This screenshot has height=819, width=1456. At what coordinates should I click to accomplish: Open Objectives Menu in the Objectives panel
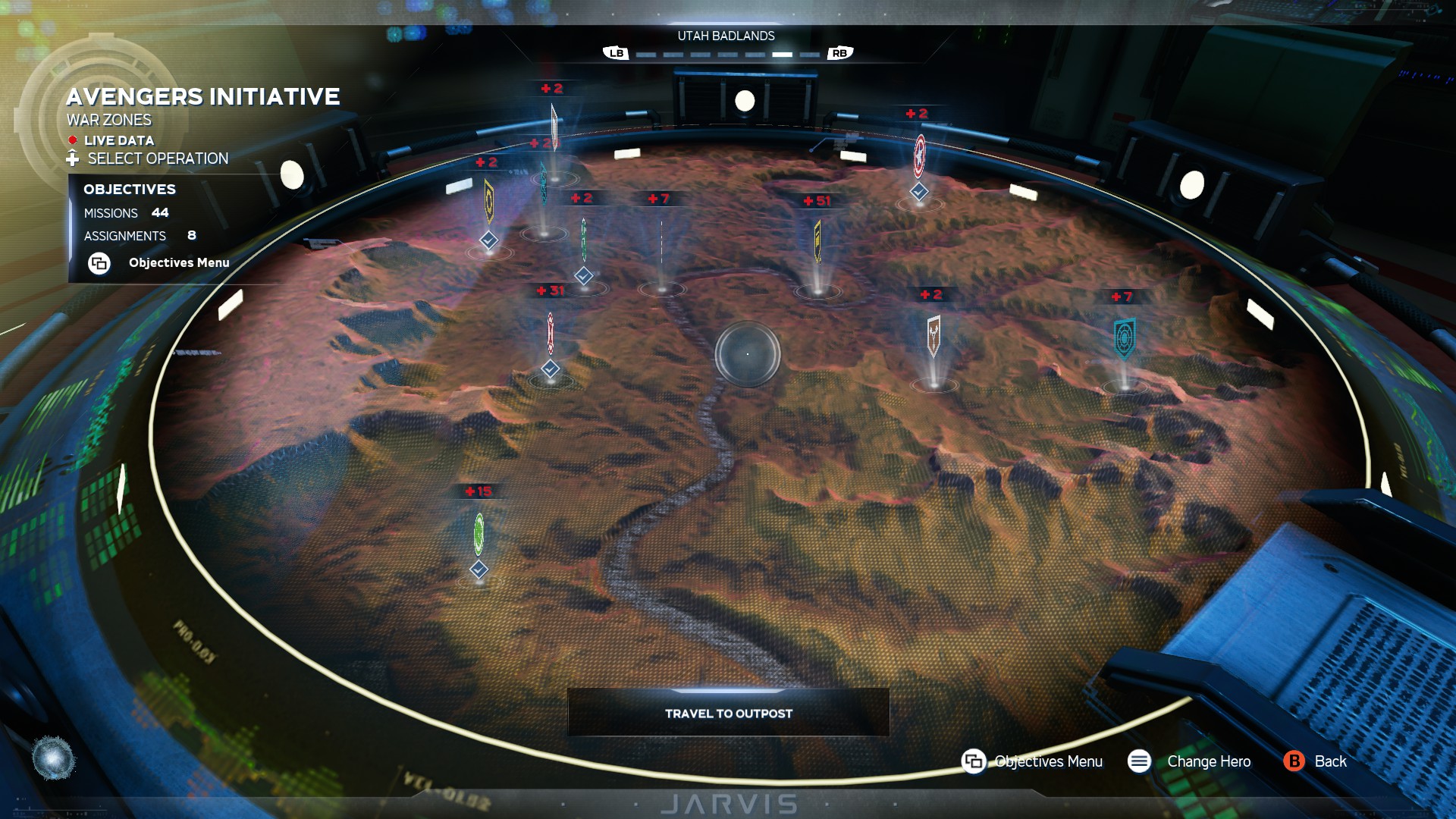(178, 262)
